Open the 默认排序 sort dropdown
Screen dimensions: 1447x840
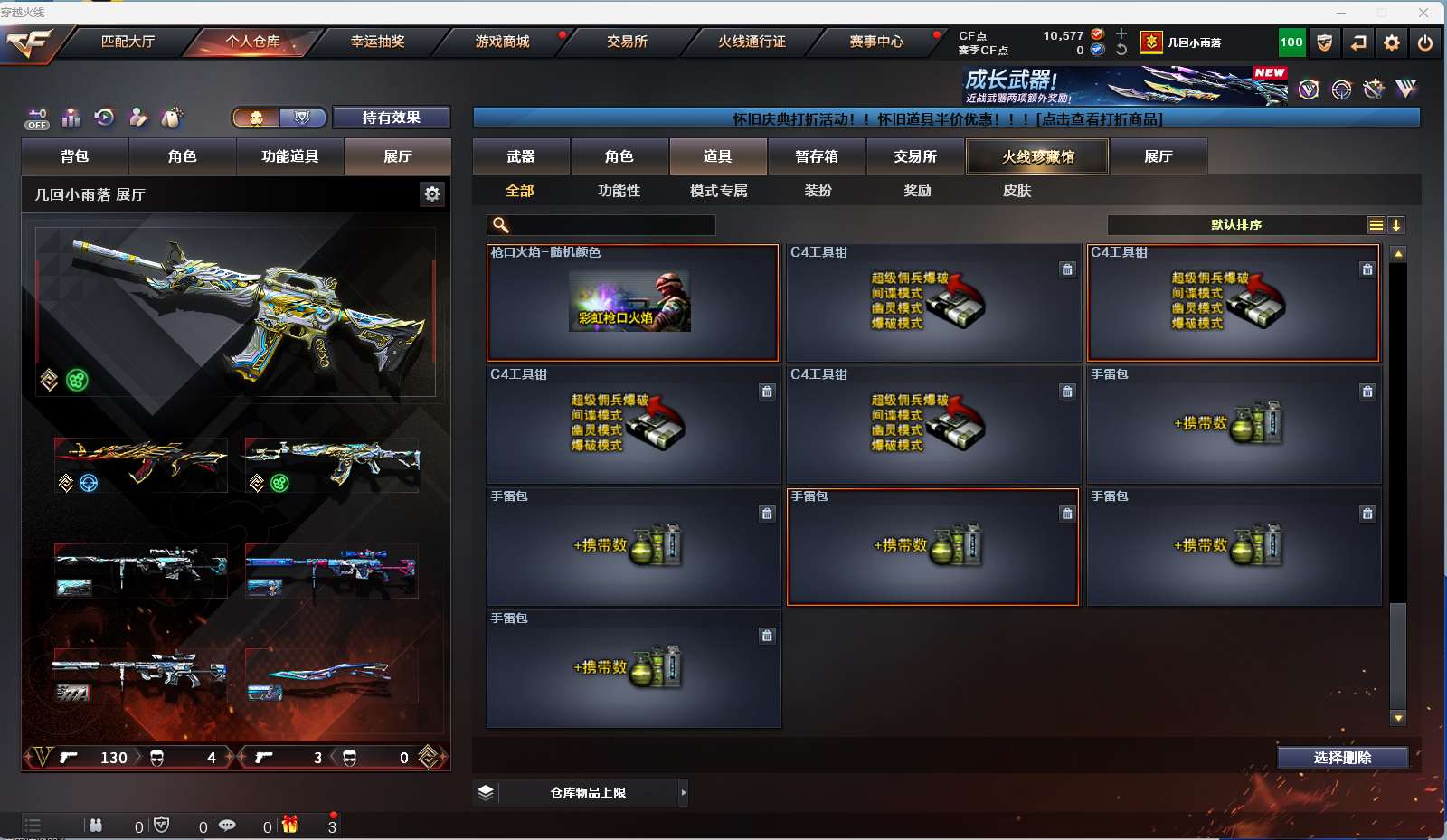point(1236,225)
